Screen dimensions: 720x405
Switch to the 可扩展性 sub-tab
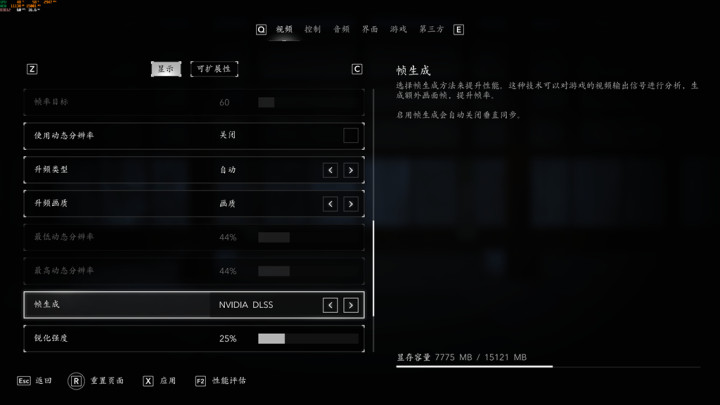point(214,69)
